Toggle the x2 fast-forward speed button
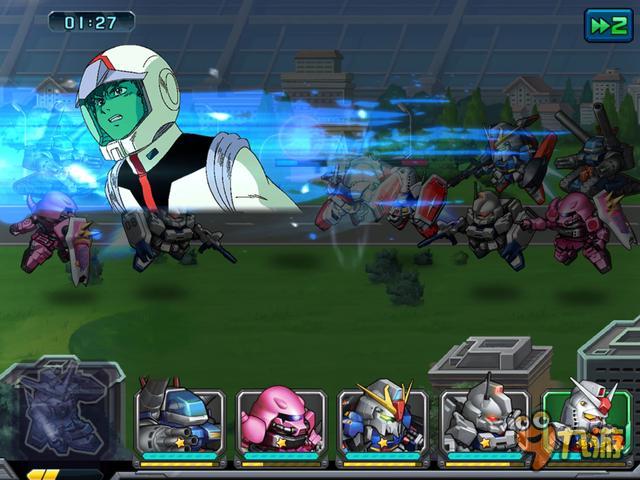The height and width of the screenshot is (480, 640). click(x=608, y=26)
